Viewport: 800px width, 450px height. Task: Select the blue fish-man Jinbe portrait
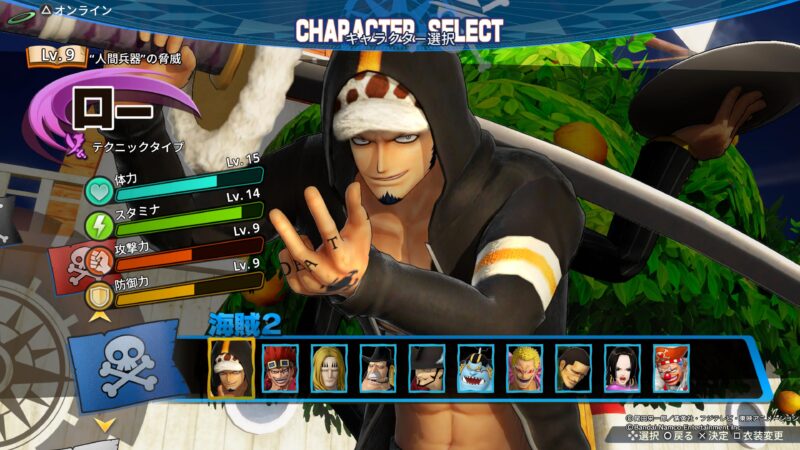pos(476,368)
